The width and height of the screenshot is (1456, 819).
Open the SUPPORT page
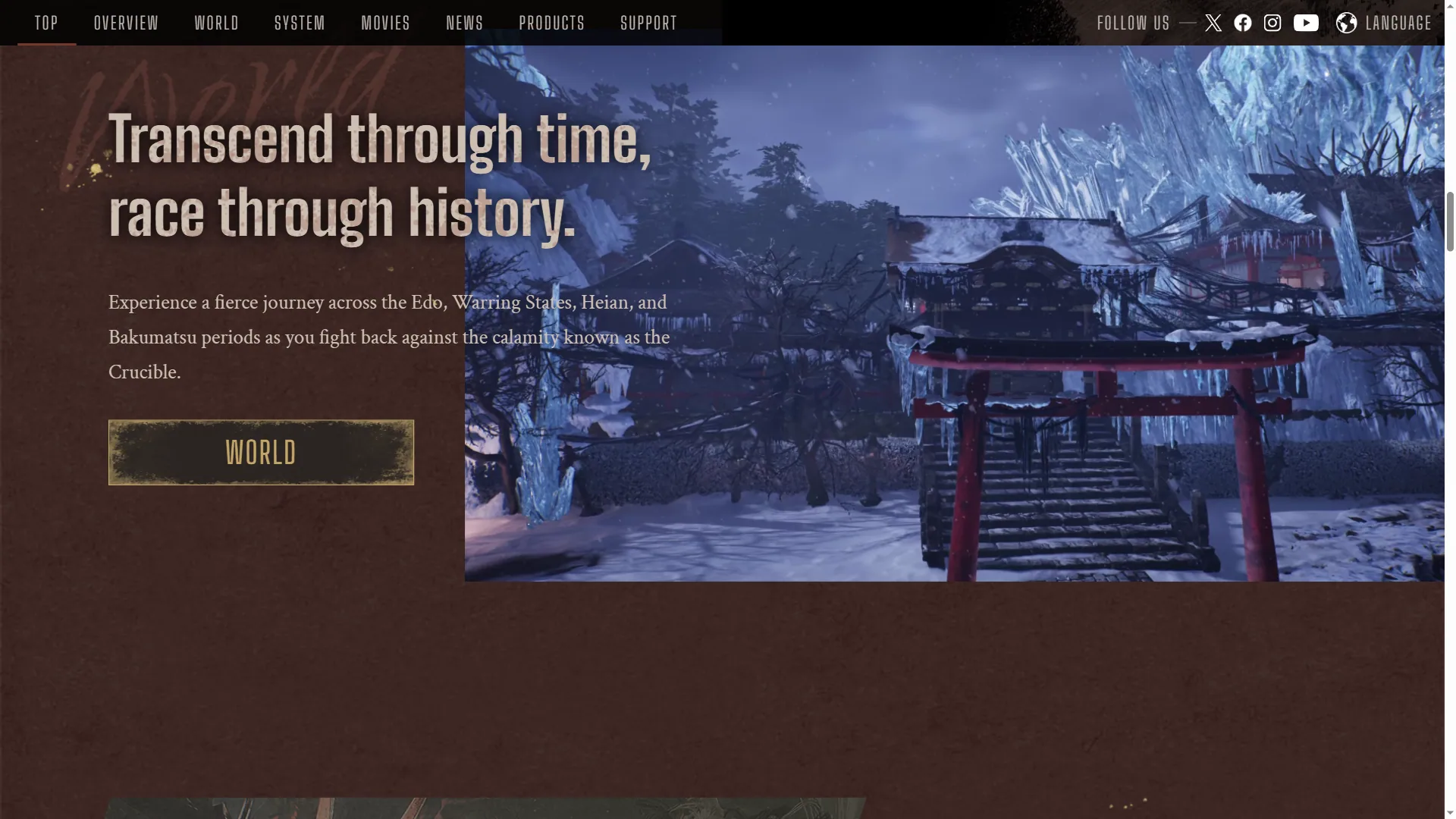click(648, 23)
